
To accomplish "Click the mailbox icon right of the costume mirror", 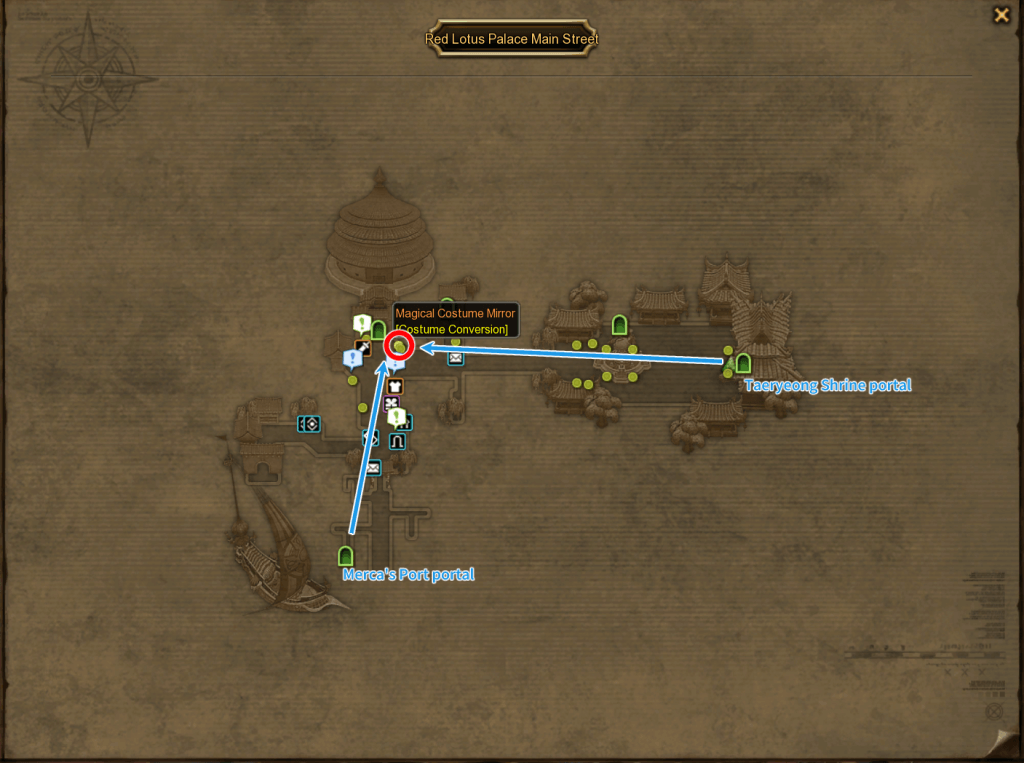I will pos(456,358).
